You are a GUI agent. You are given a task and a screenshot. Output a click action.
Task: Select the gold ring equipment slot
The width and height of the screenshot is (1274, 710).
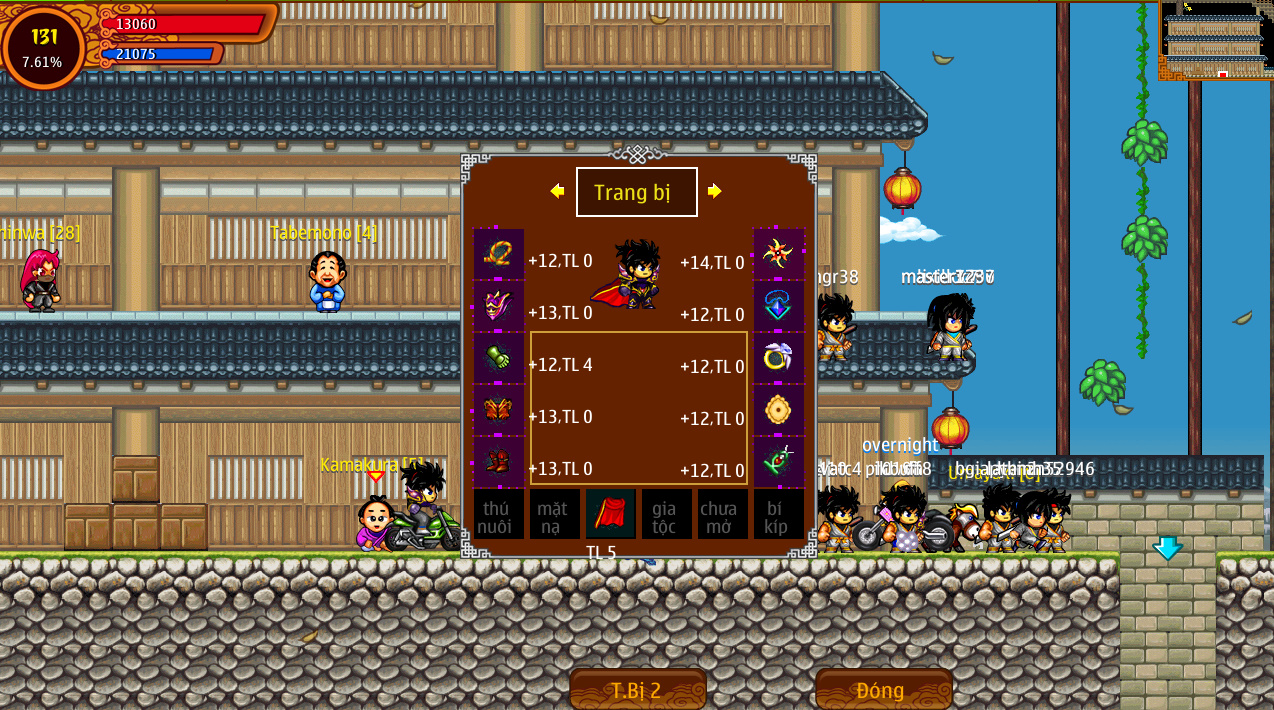pos(778,358)
